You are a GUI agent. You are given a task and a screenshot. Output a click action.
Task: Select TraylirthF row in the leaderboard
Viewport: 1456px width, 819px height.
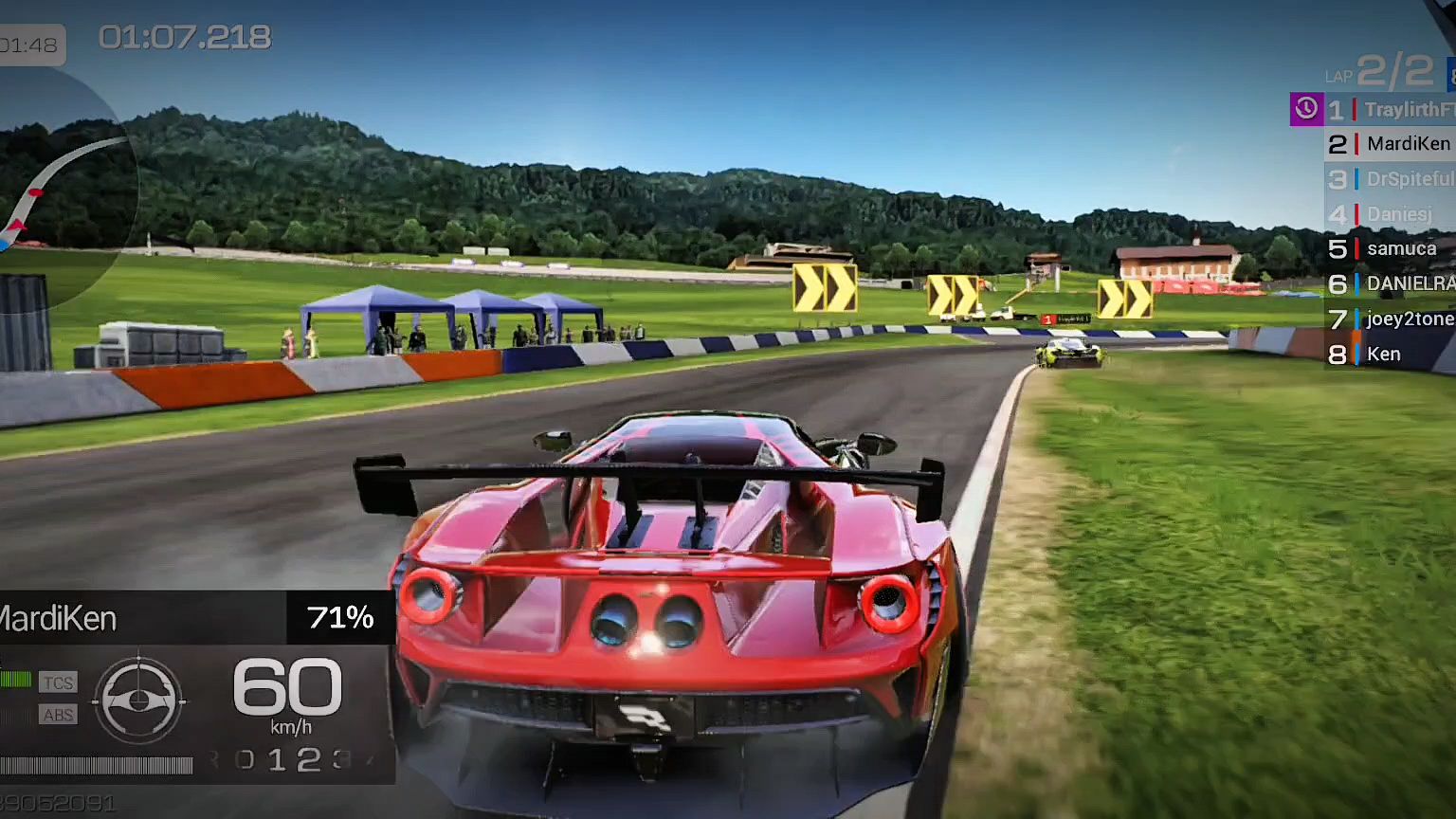(1392, 110)
